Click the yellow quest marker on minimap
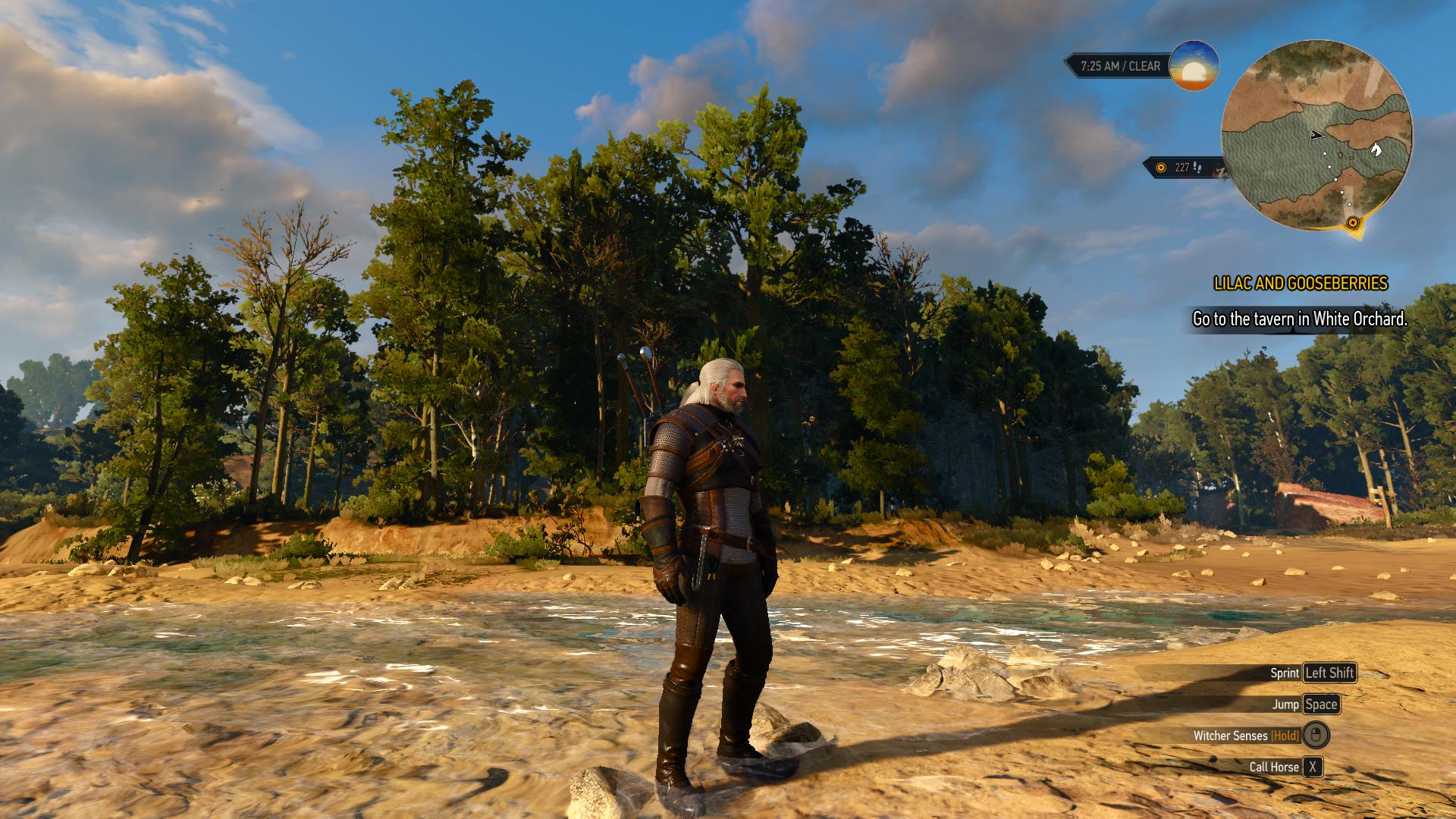The image size is (1456, 819). pos(1353,222)
